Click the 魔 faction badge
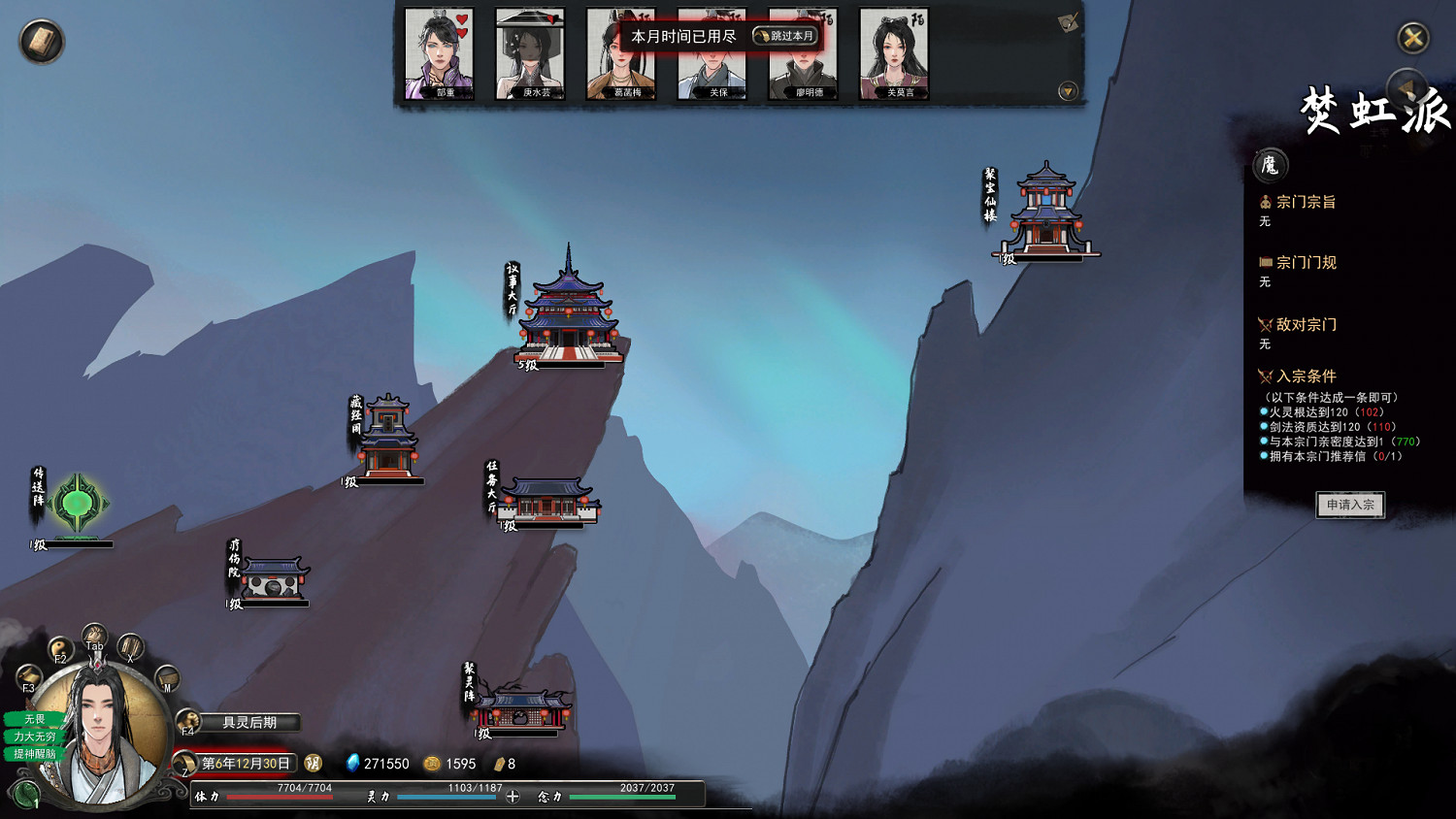This screenshot has height=819, width=1456. click(x=1270, y=166)
